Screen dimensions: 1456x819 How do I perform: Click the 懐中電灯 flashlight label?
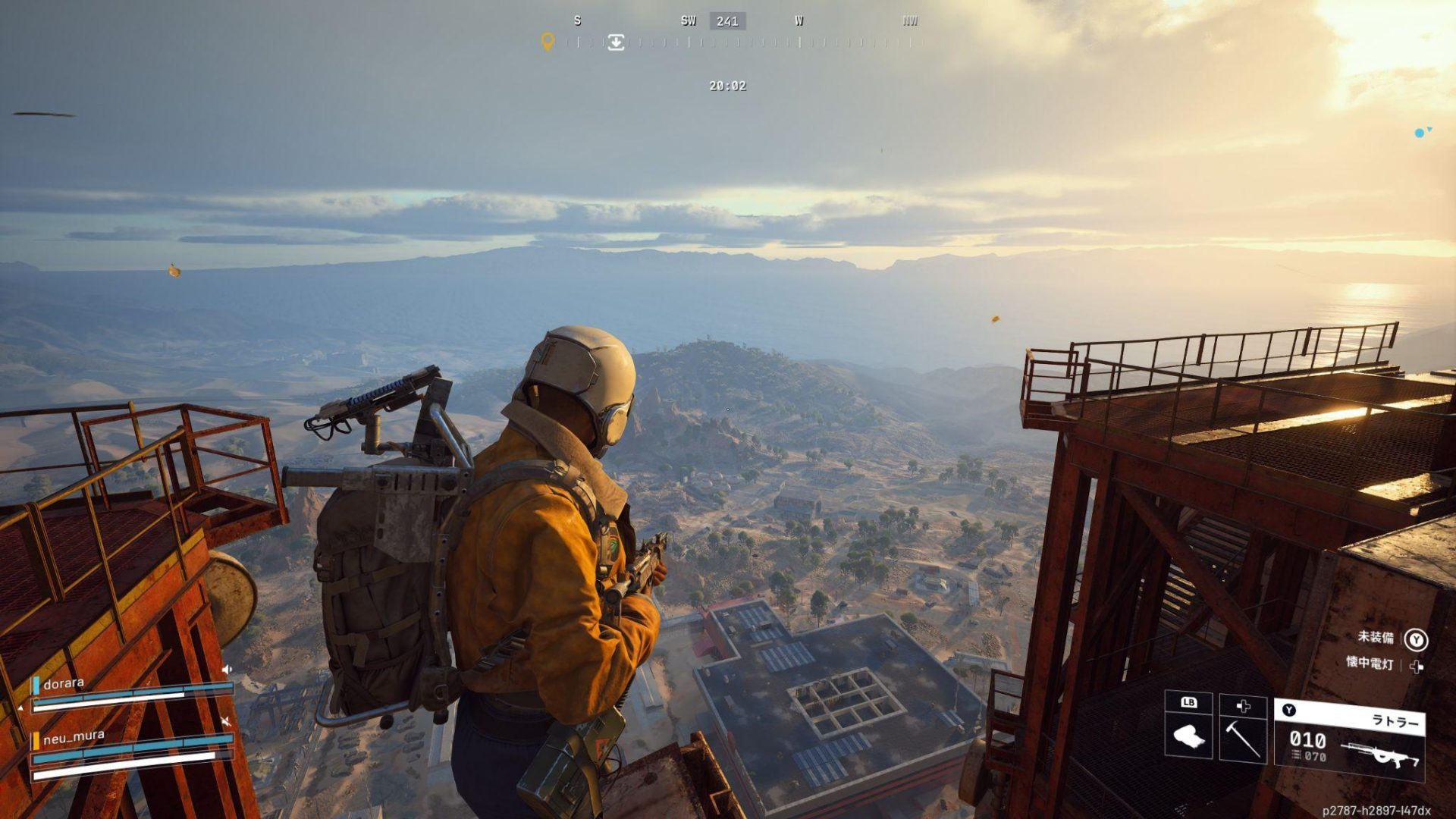pyautogui.click(x=1370, y=663)
